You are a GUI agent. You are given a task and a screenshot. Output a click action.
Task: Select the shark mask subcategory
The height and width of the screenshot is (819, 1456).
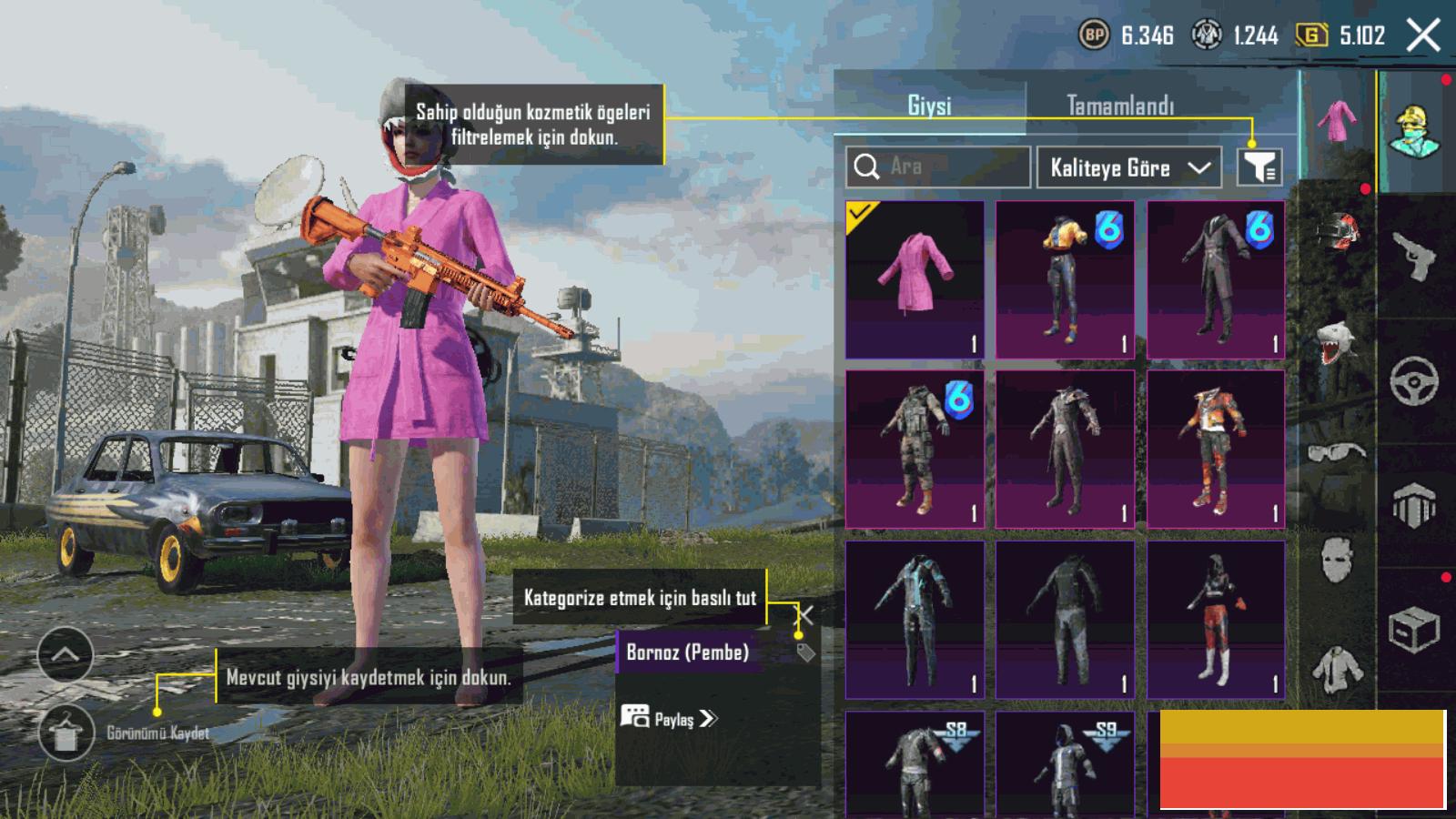click(1338, 342)
